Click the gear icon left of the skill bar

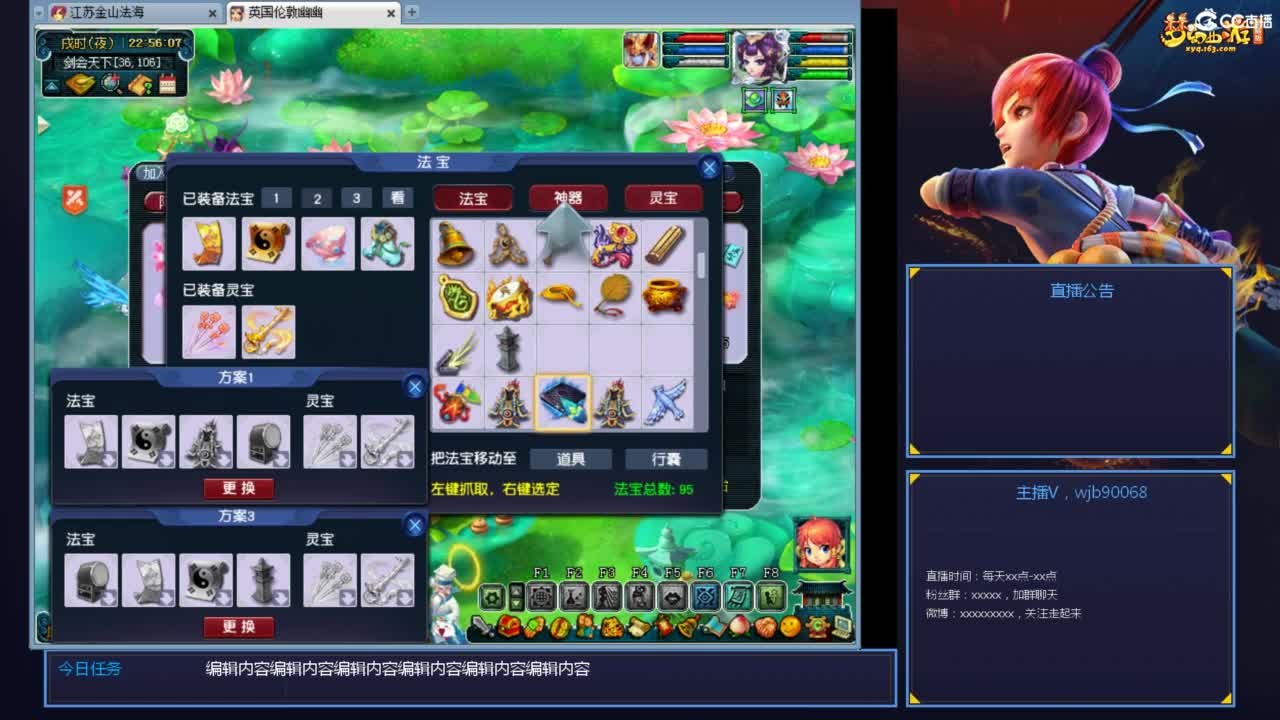(x=491, y=597)
